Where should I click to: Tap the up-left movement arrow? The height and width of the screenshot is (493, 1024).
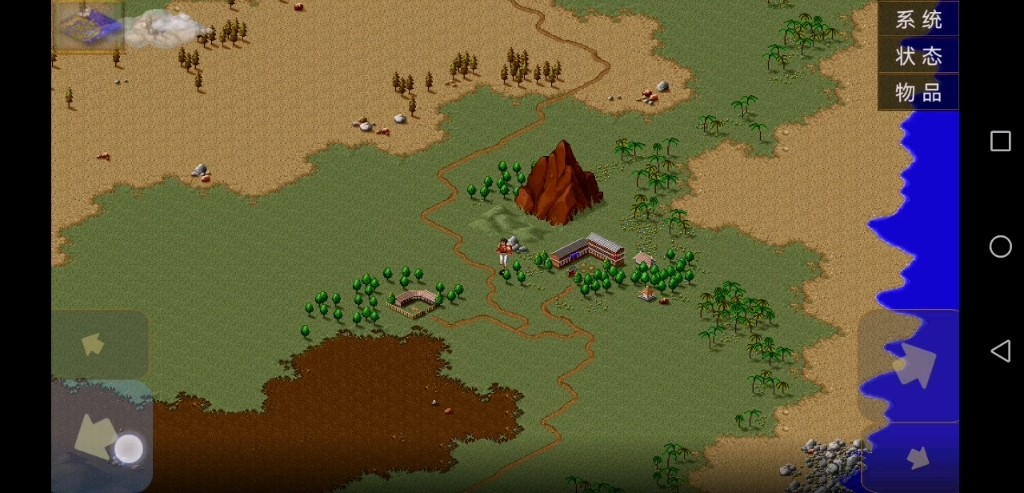(96, 344)
